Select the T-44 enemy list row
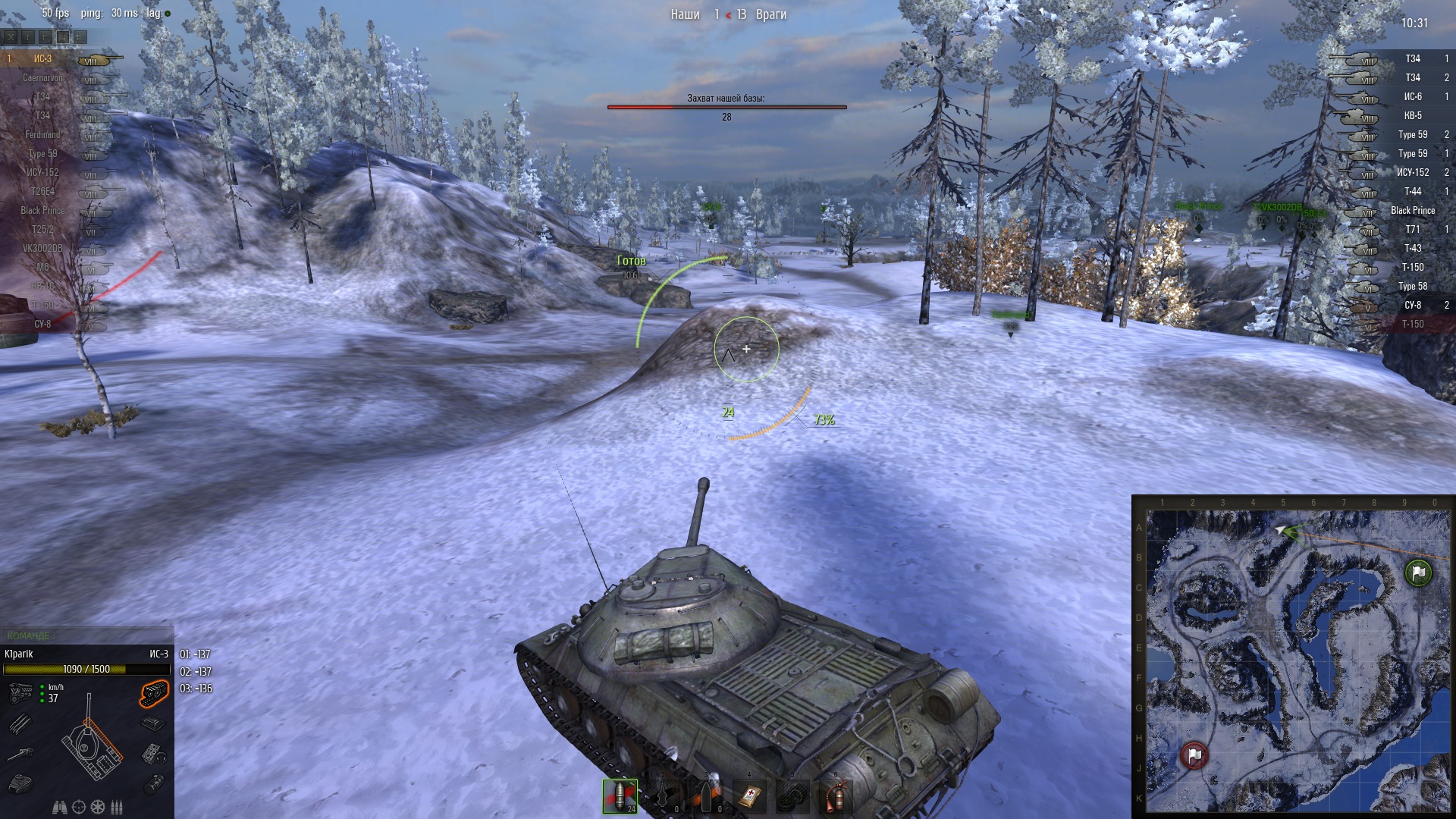Image resolution: width=1456 pixels, height=819 pixels. click(1412, 191)
